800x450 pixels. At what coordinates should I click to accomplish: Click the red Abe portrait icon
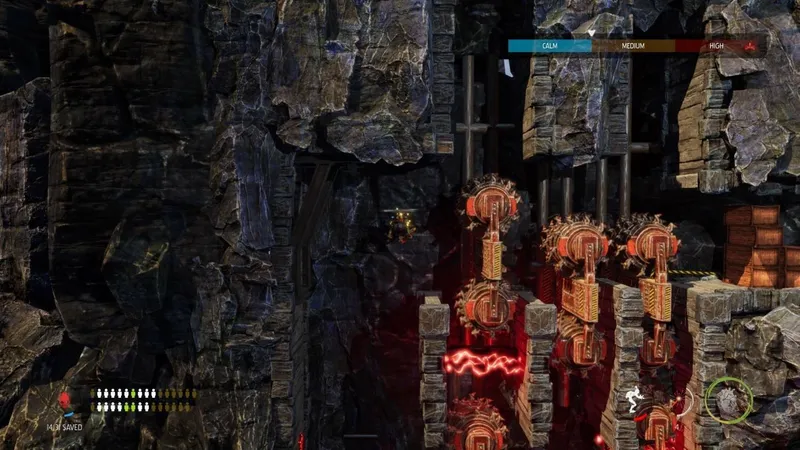point(67,402)
